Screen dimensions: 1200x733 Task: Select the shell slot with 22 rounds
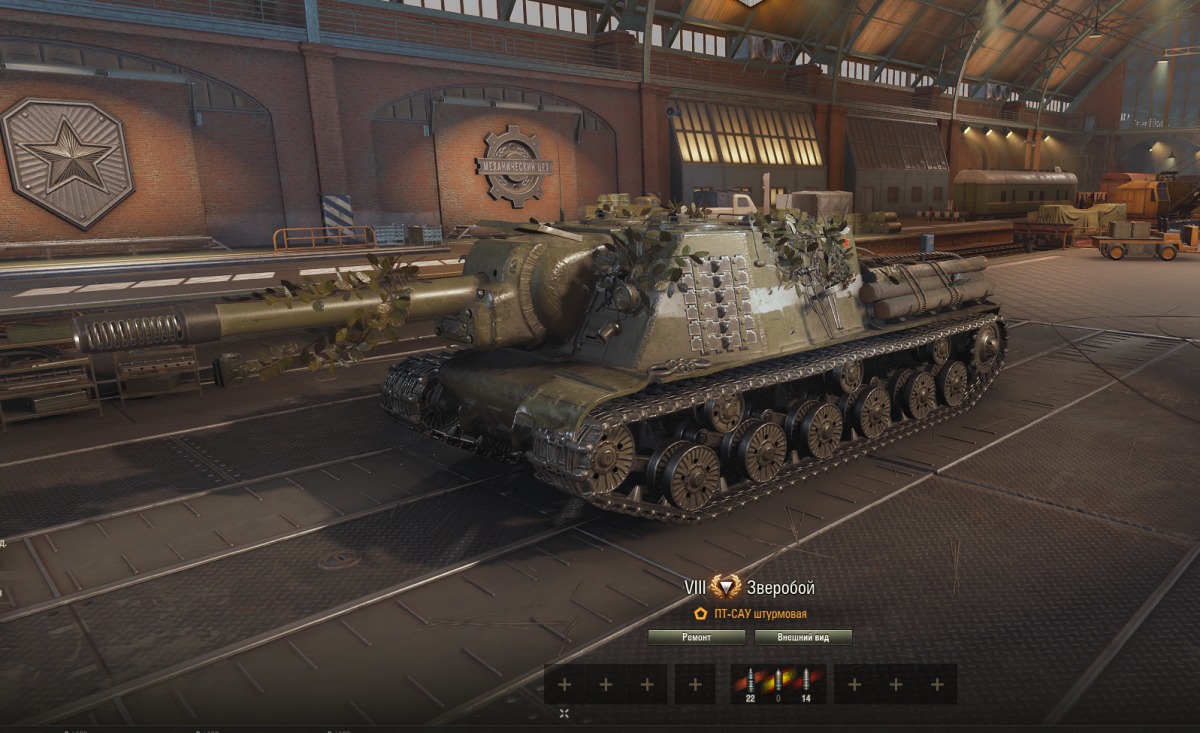pyautogui.click(x=749, y=684)
